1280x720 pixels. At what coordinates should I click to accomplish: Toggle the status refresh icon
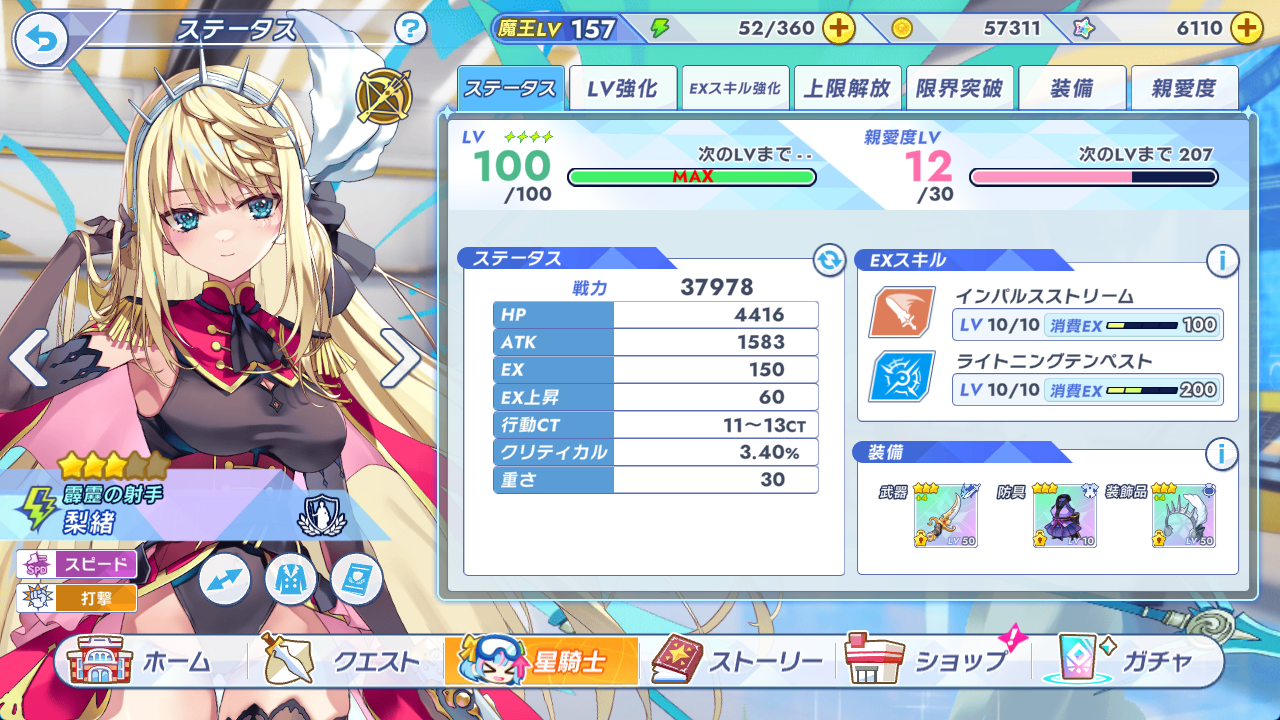pyautogui.click(x=828, y=261)
